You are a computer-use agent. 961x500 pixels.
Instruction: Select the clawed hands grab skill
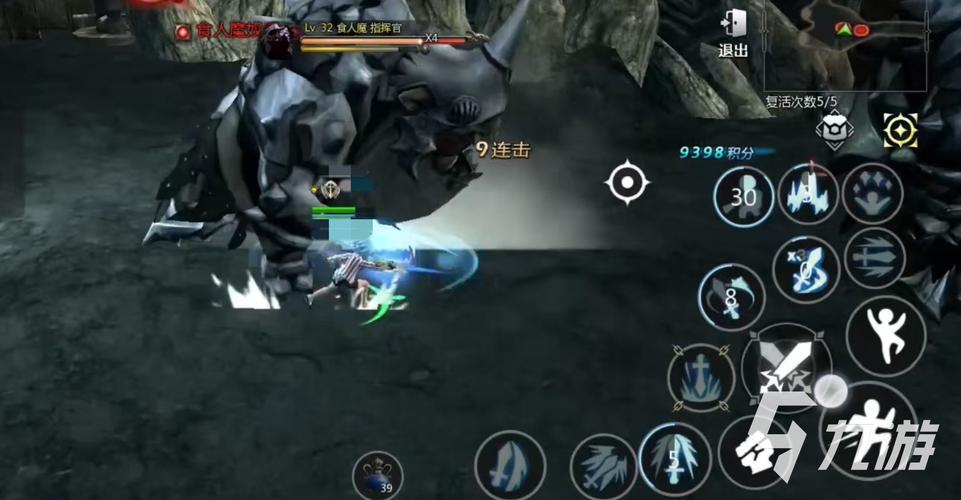point(873,193)
